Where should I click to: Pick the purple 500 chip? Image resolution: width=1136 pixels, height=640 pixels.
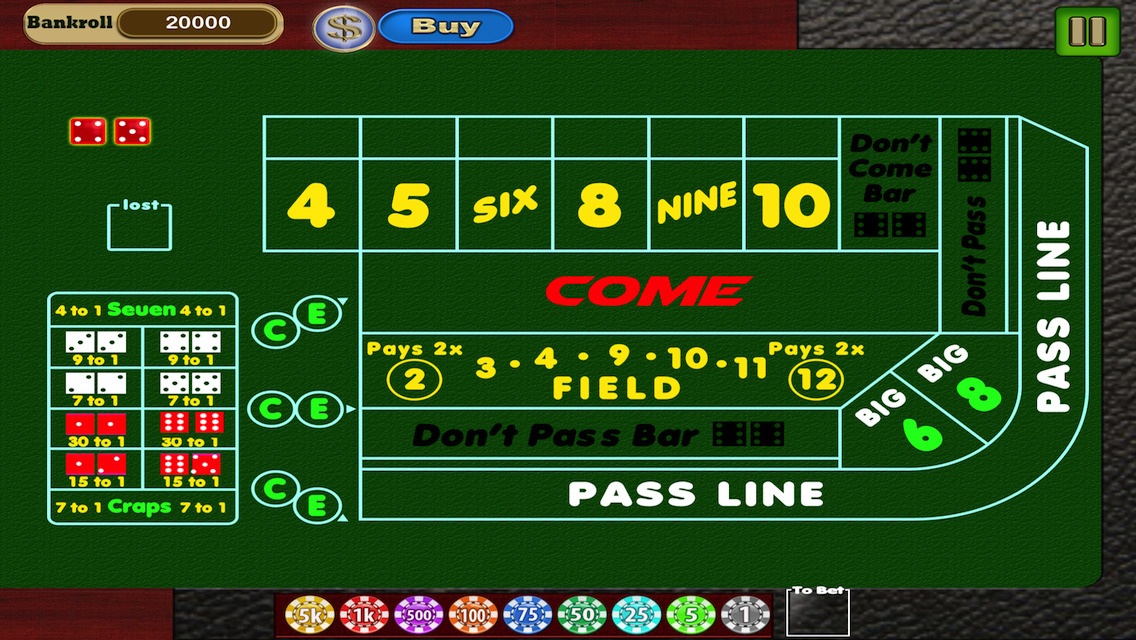coord(419,614)
